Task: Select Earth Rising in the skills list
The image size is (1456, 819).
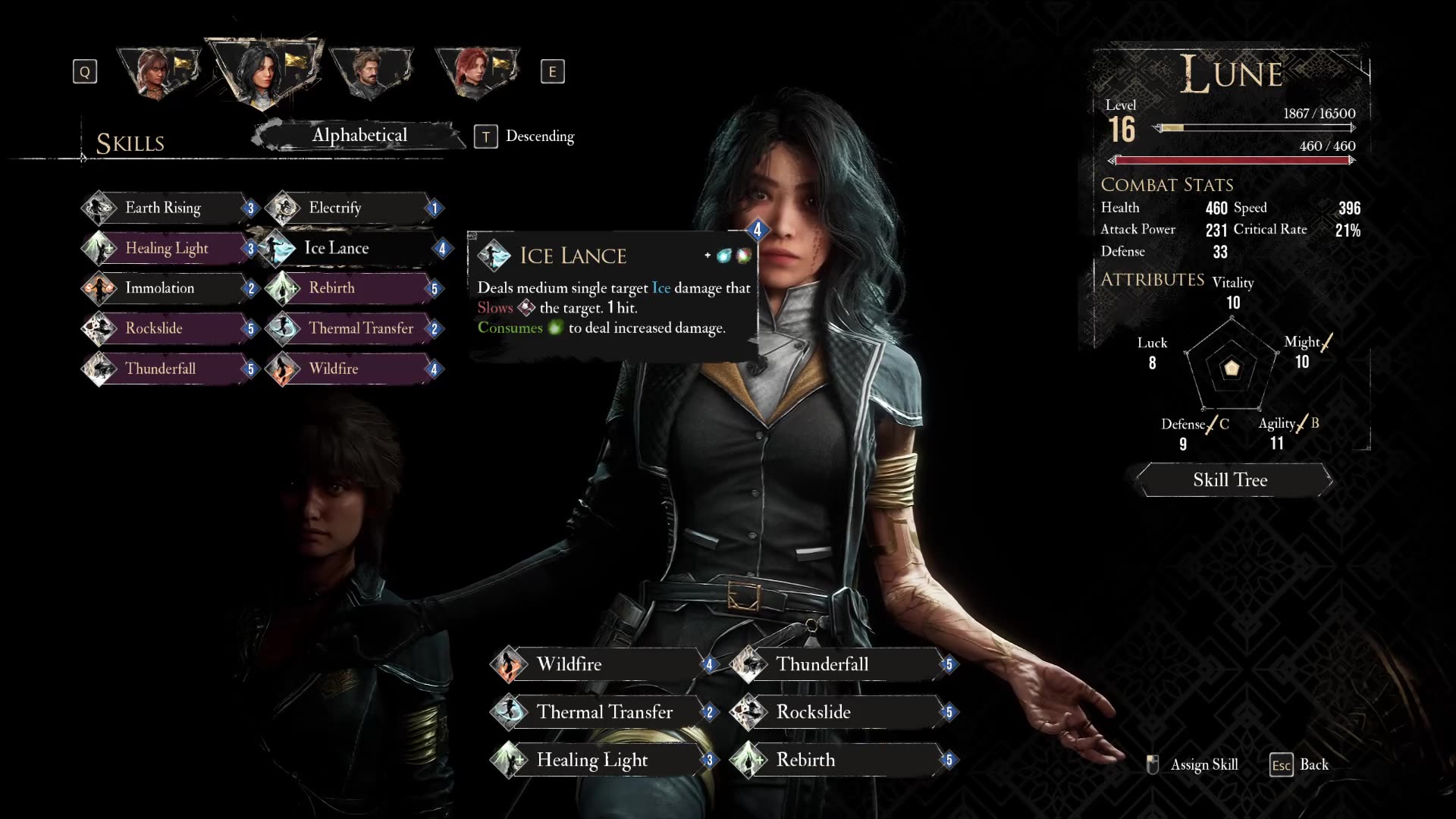Action: point(163,208)
